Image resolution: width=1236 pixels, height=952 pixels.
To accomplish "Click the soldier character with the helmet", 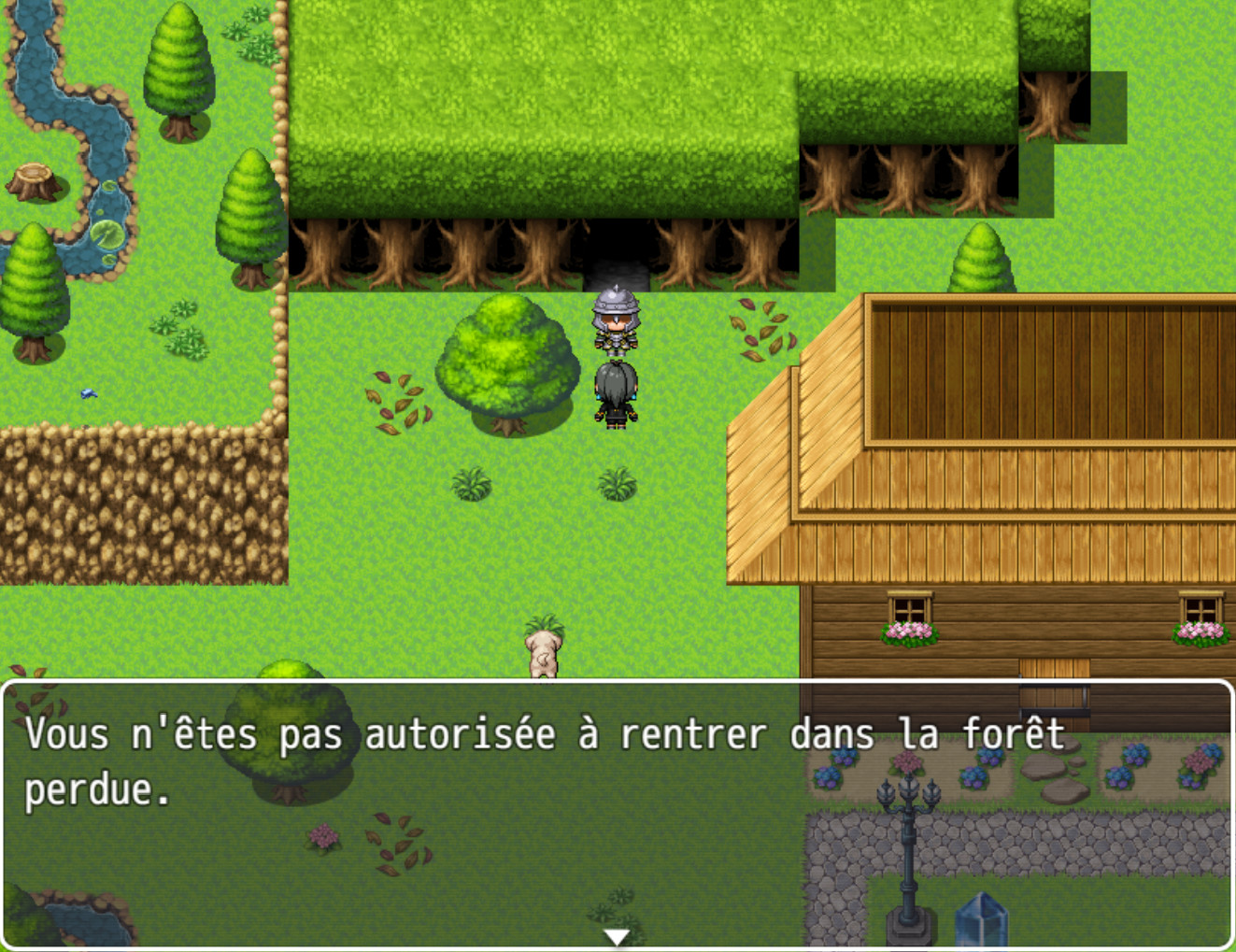I will tap(615, 322).
